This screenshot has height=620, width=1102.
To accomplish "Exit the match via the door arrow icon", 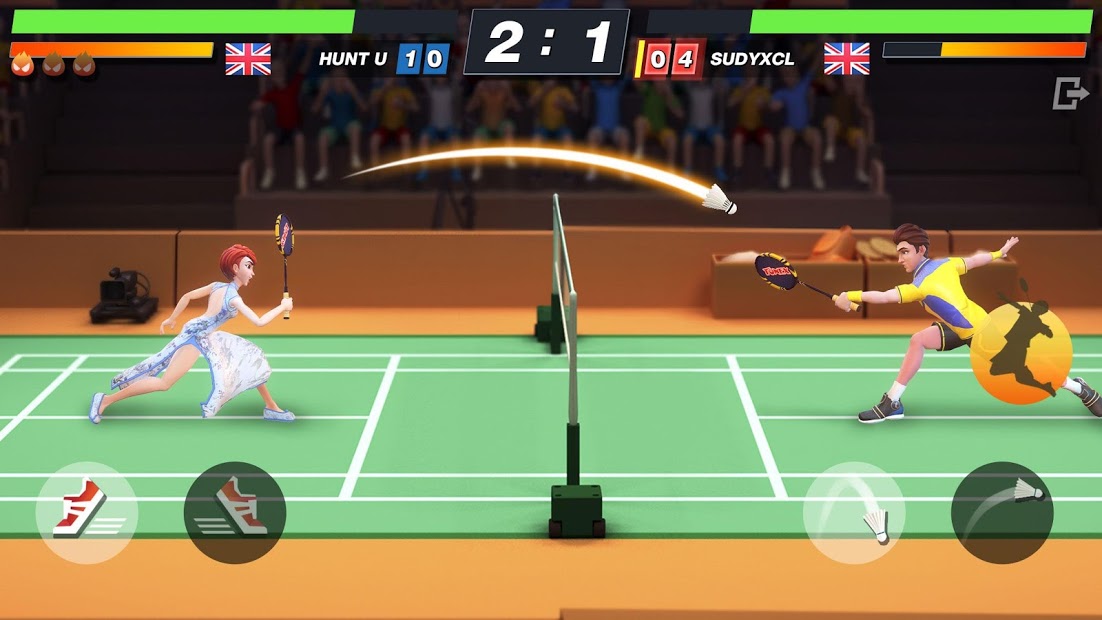I will coord(1070,94).
